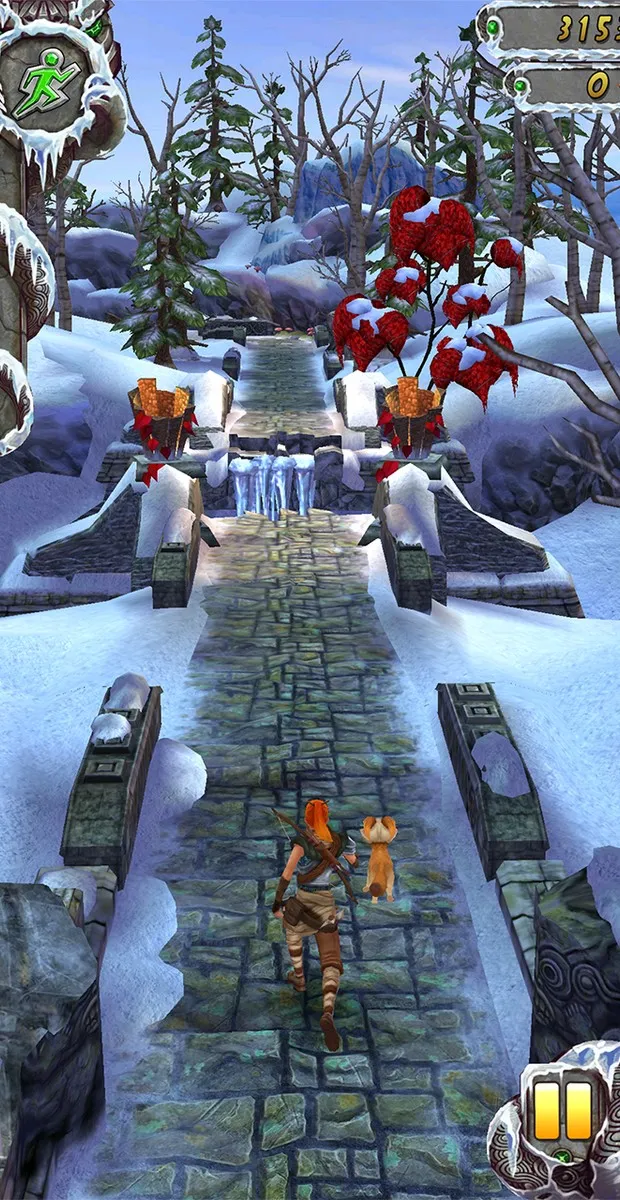Pause the game with the yellow pause button
Image resolution: width=620 pixels, height=1200 pixels.
click(x=564, y=1111)
